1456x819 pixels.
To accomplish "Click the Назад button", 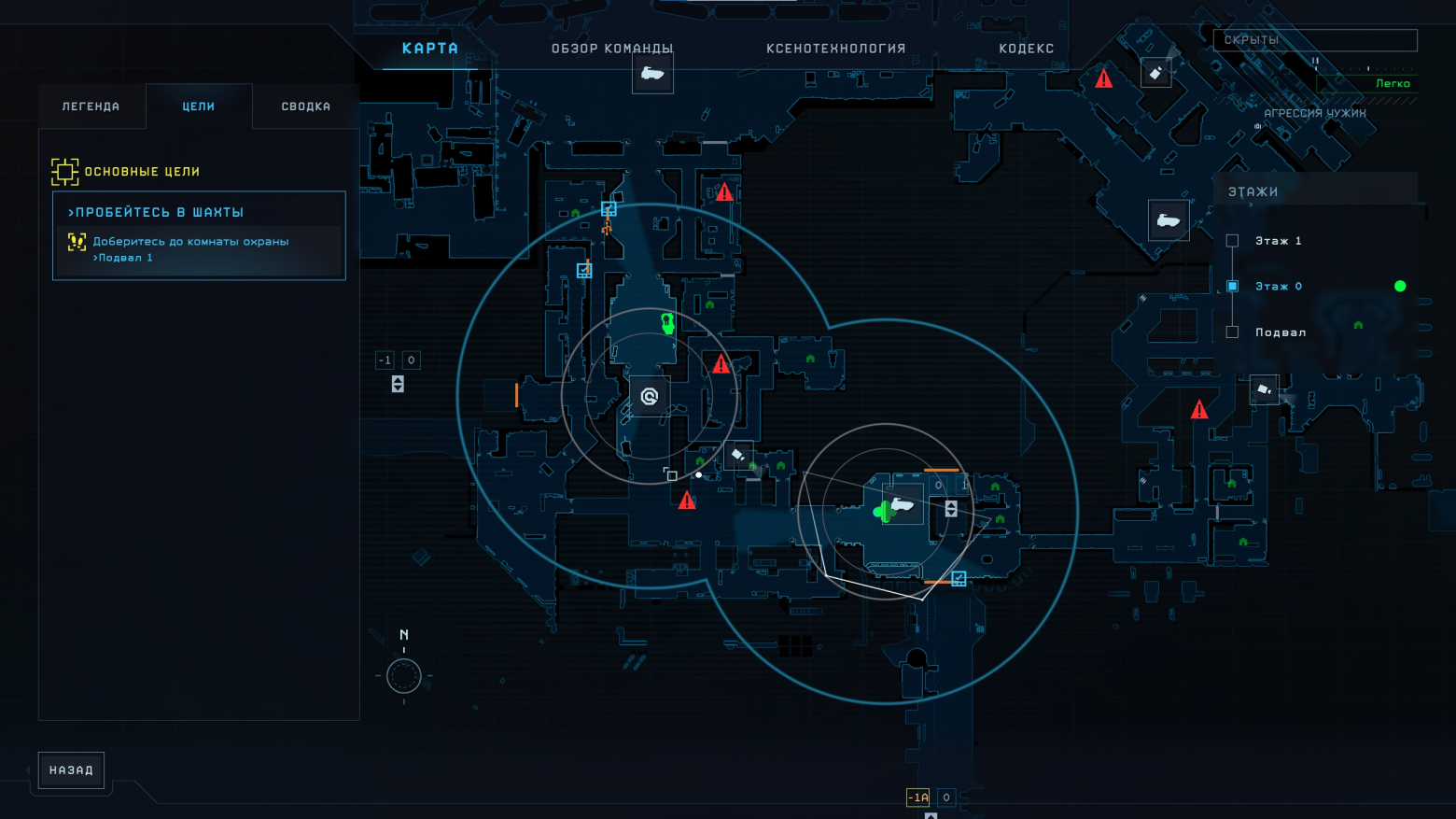I will point(71,770).
